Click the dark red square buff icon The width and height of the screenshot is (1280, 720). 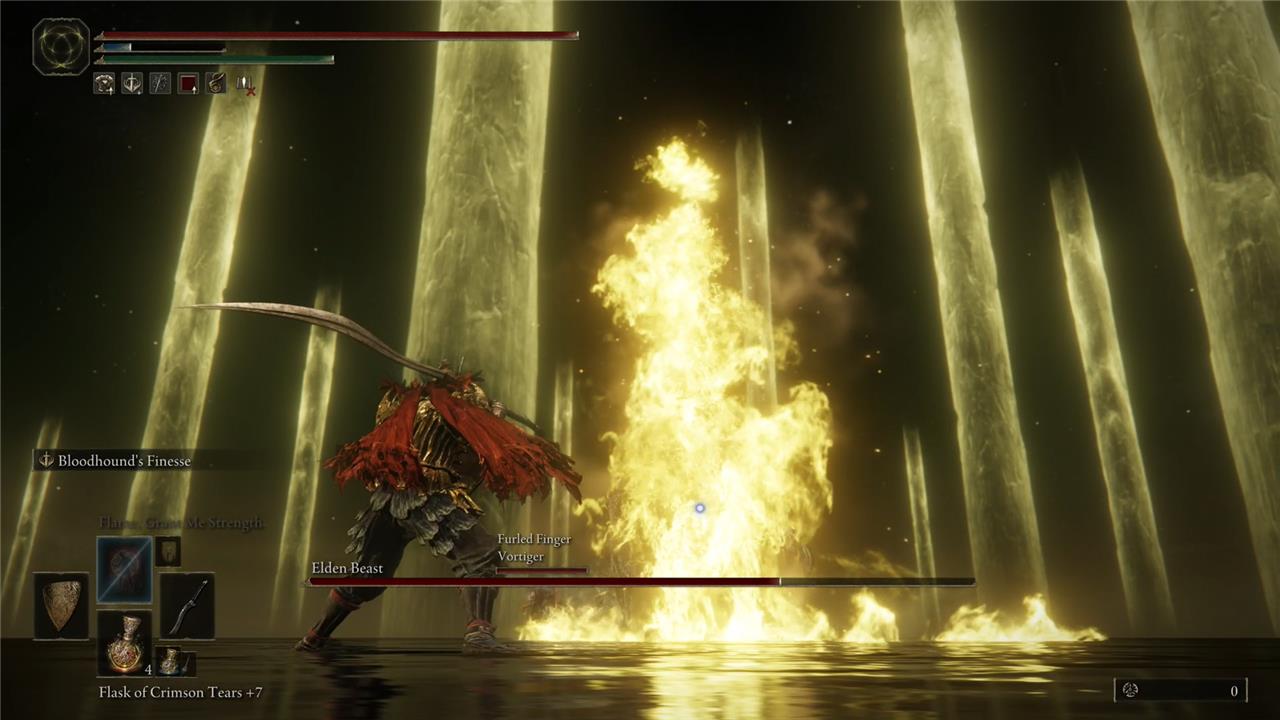(x=188, y=84)
